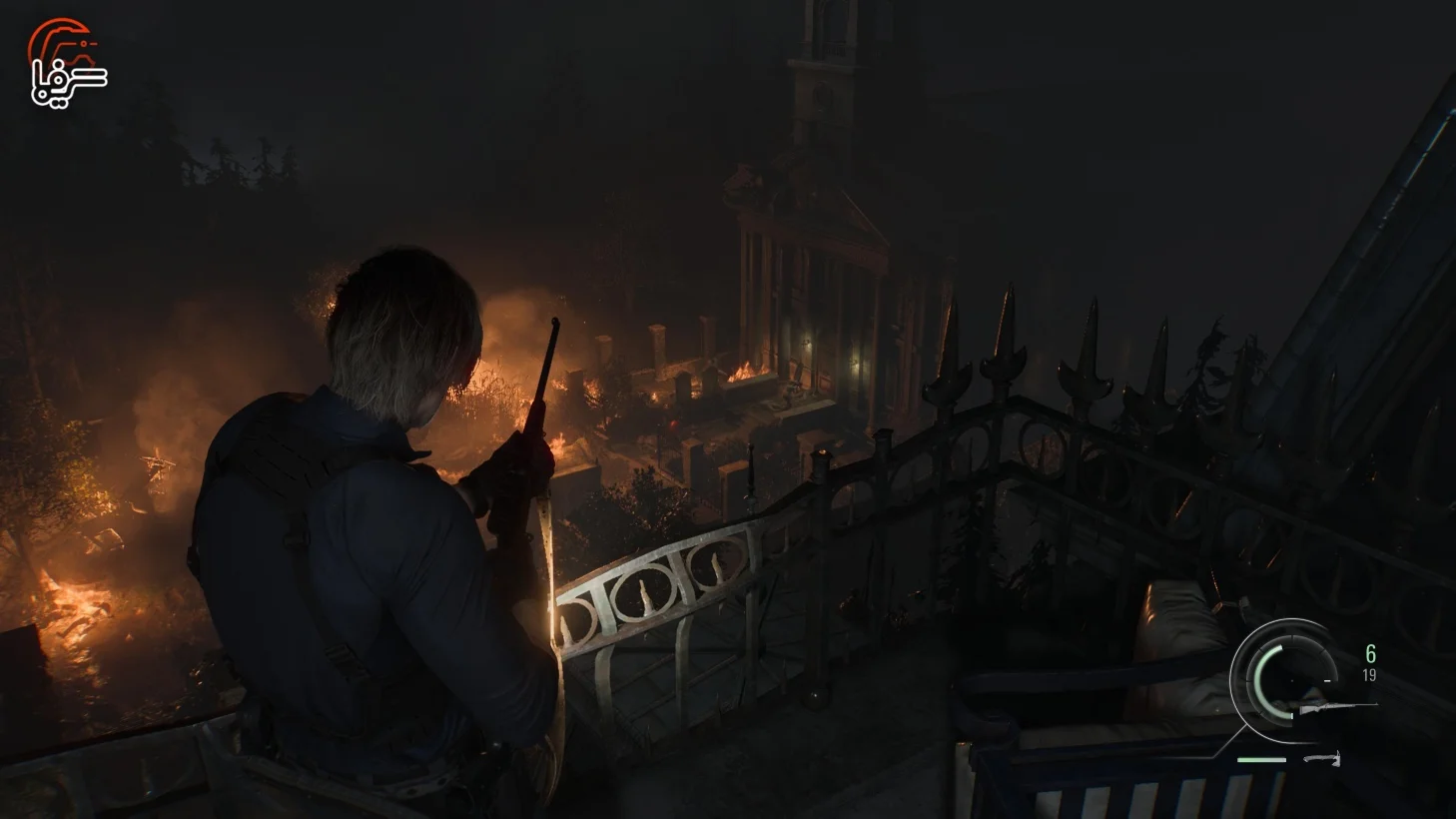Click the small white reticle dot in the gauge
The height and width of the screenshot is (819, 1456).
click(x=1291, y=679)
